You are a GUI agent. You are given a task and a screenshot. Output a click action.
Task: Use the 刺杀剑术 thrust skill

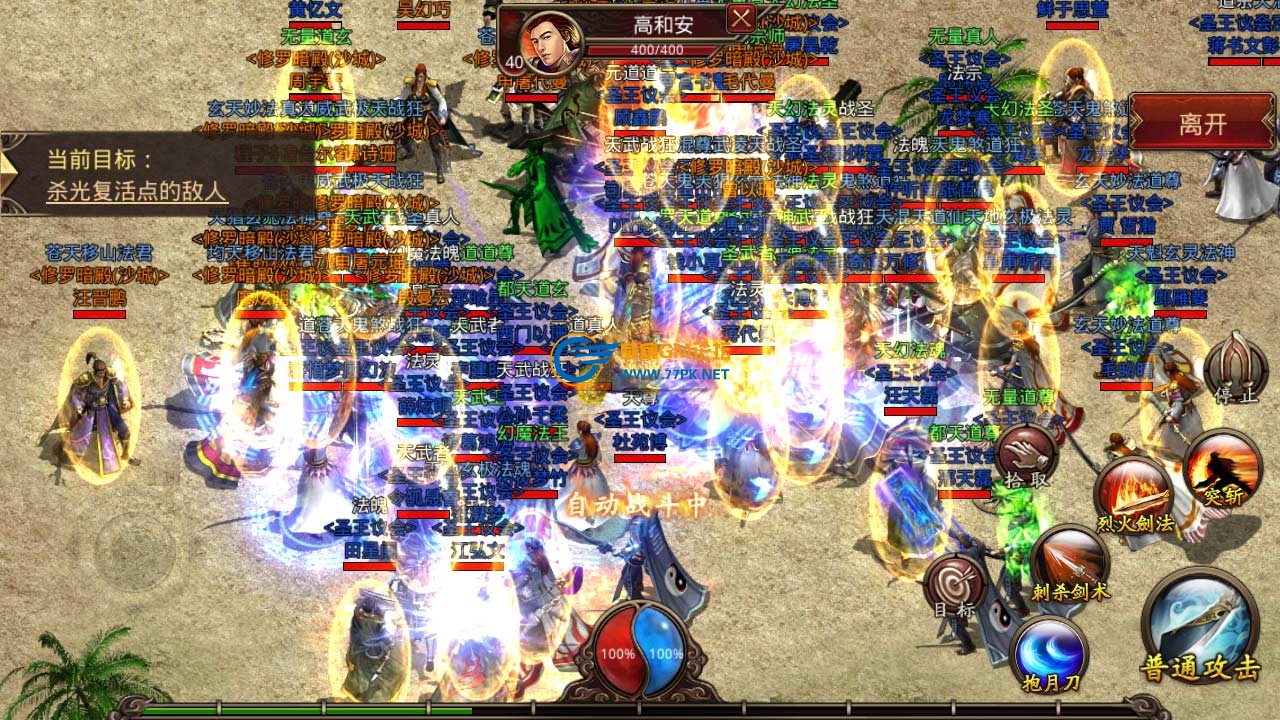coord(1070,562)
